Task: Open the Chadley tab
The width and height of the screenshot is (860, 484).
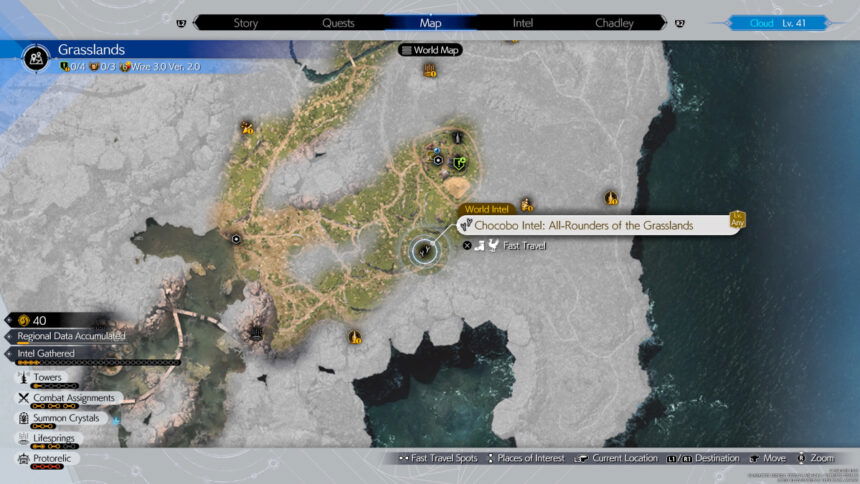Action: 614,22
